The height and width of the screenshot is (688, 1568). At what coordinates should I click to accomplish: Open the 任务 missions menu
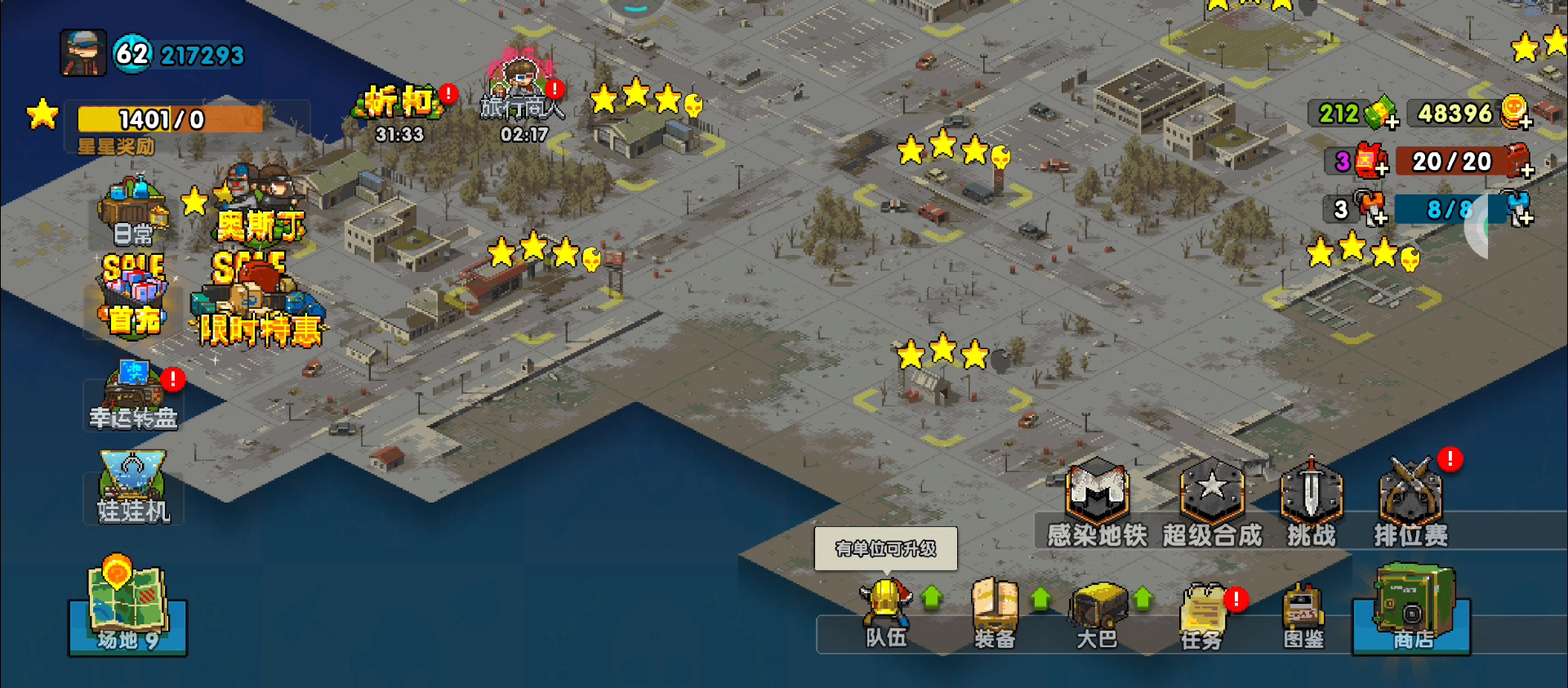1202,616
